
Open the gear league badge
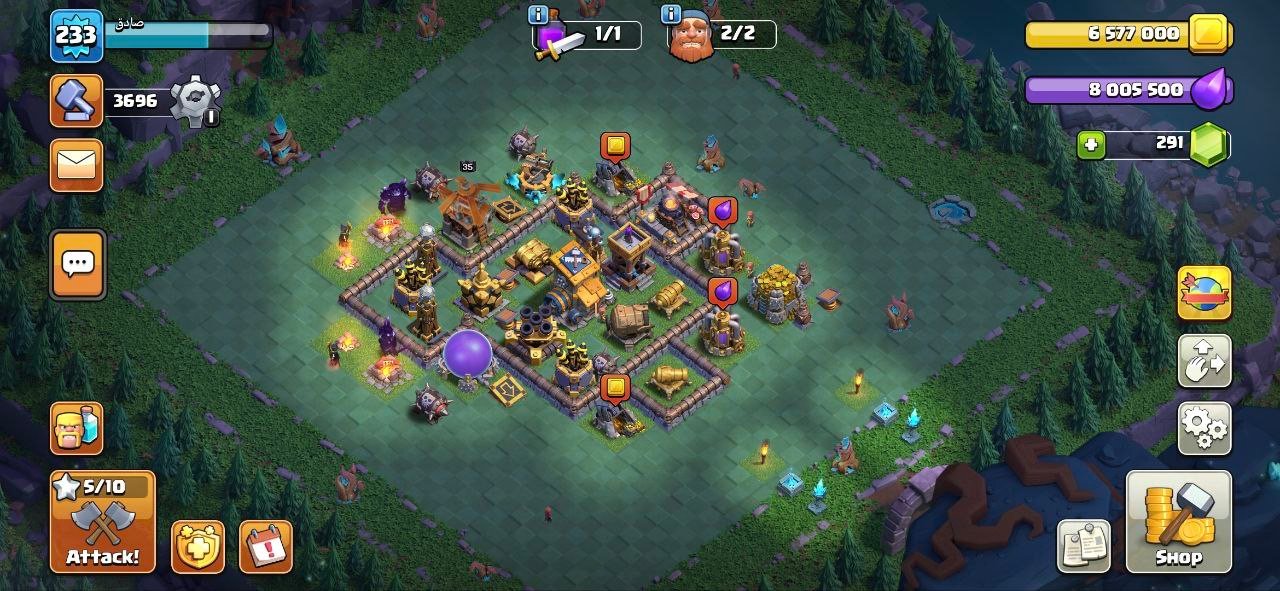(x=194, y=101)
